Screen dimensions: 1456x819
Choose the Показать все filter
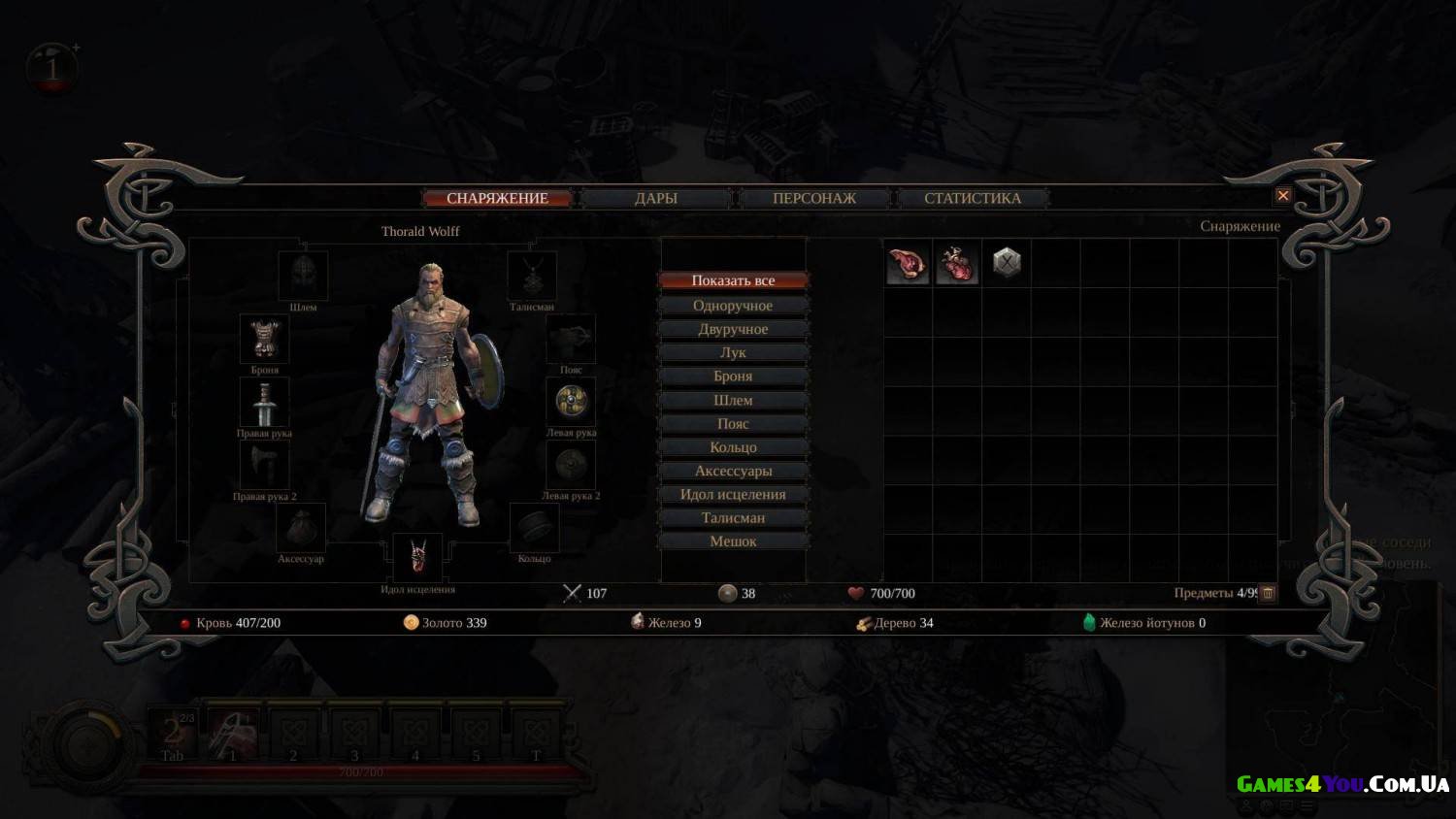pyautogui.click(x=733, y=280)
